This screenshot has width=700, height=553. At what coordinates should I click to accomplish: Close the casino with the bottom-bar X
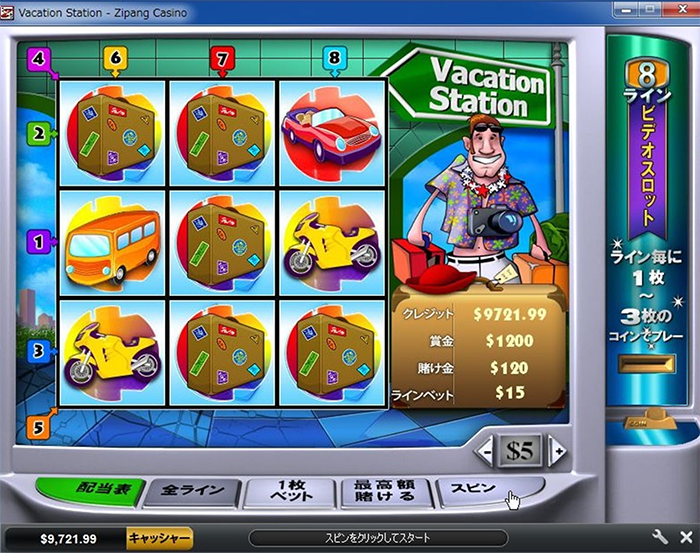[x=685, y=537]
